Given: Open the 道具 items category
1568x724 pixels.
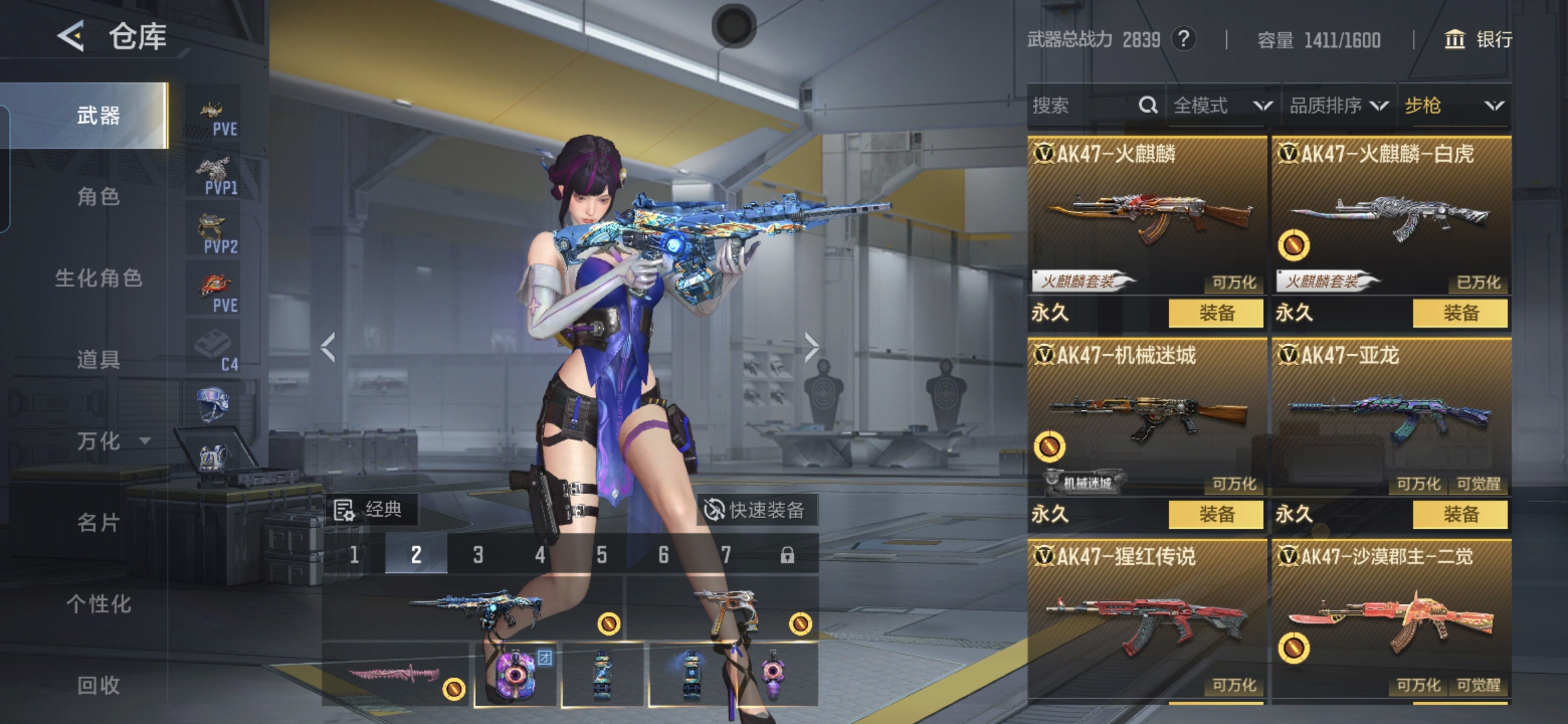Looking at the screenshot, I should (98, 359).
